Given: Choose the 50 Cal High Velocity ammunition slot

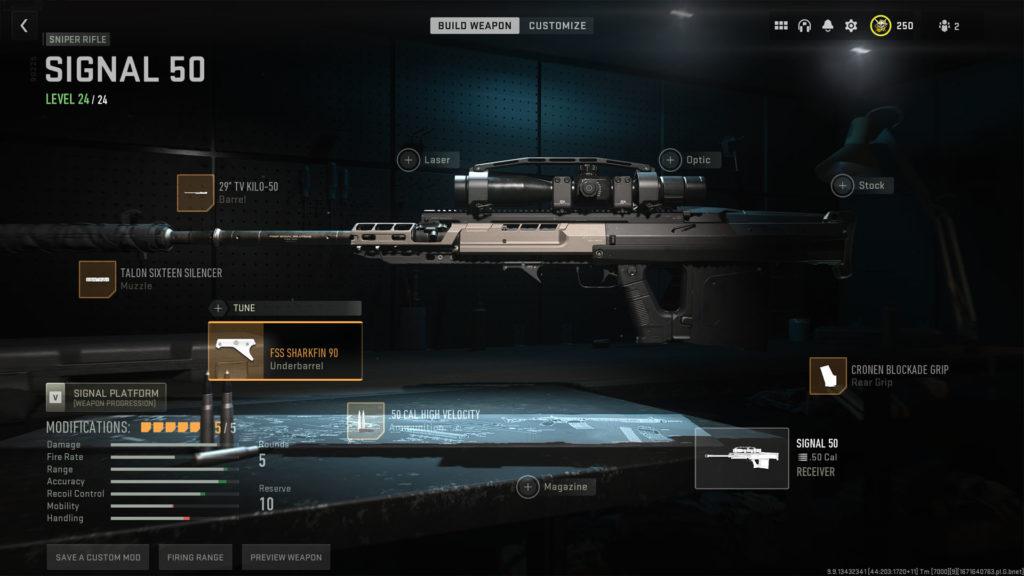Looking at the screenshot, I should (365, 421).
